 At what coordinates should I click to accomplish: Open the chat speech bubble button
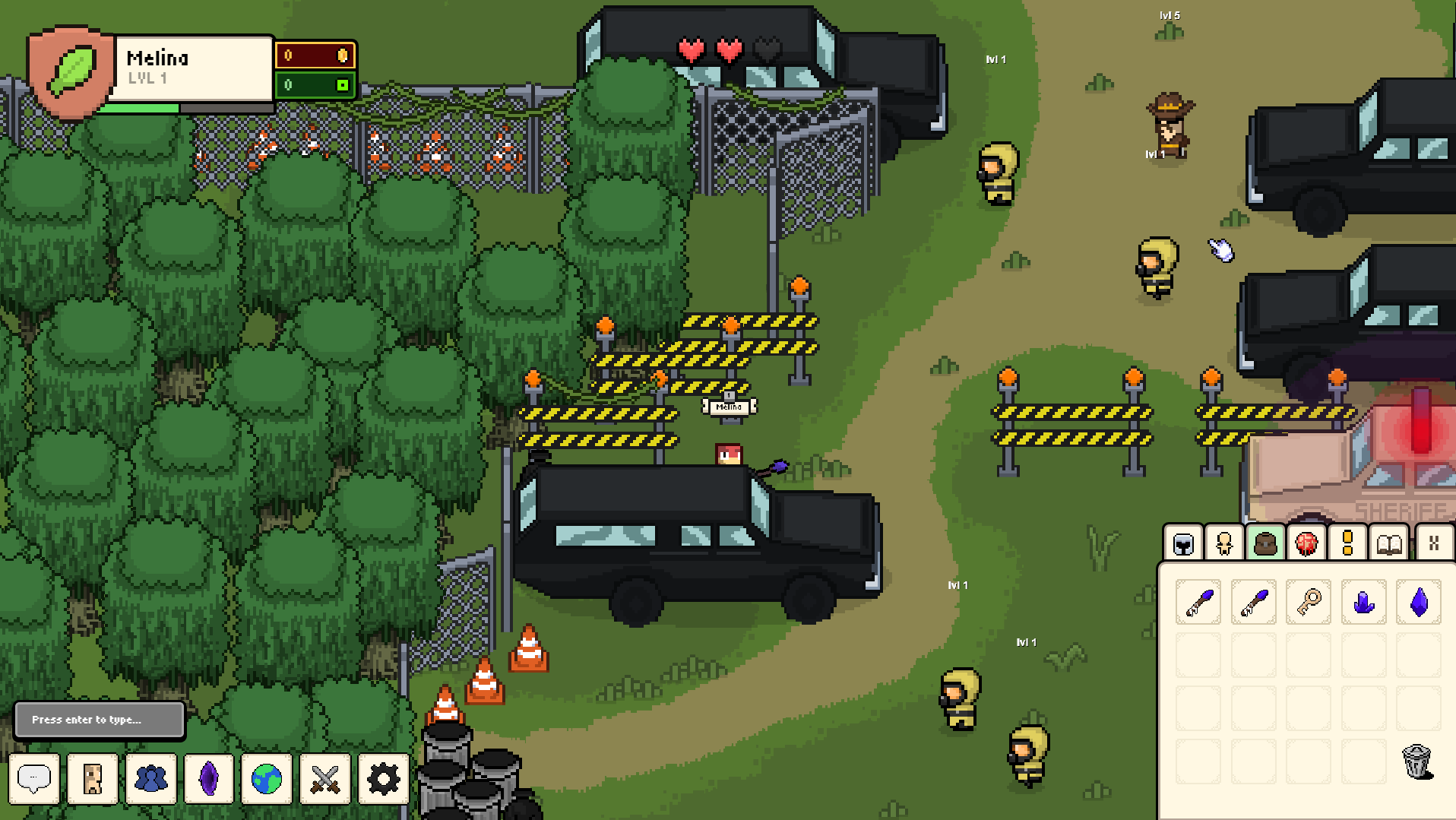tap(34, 778)
